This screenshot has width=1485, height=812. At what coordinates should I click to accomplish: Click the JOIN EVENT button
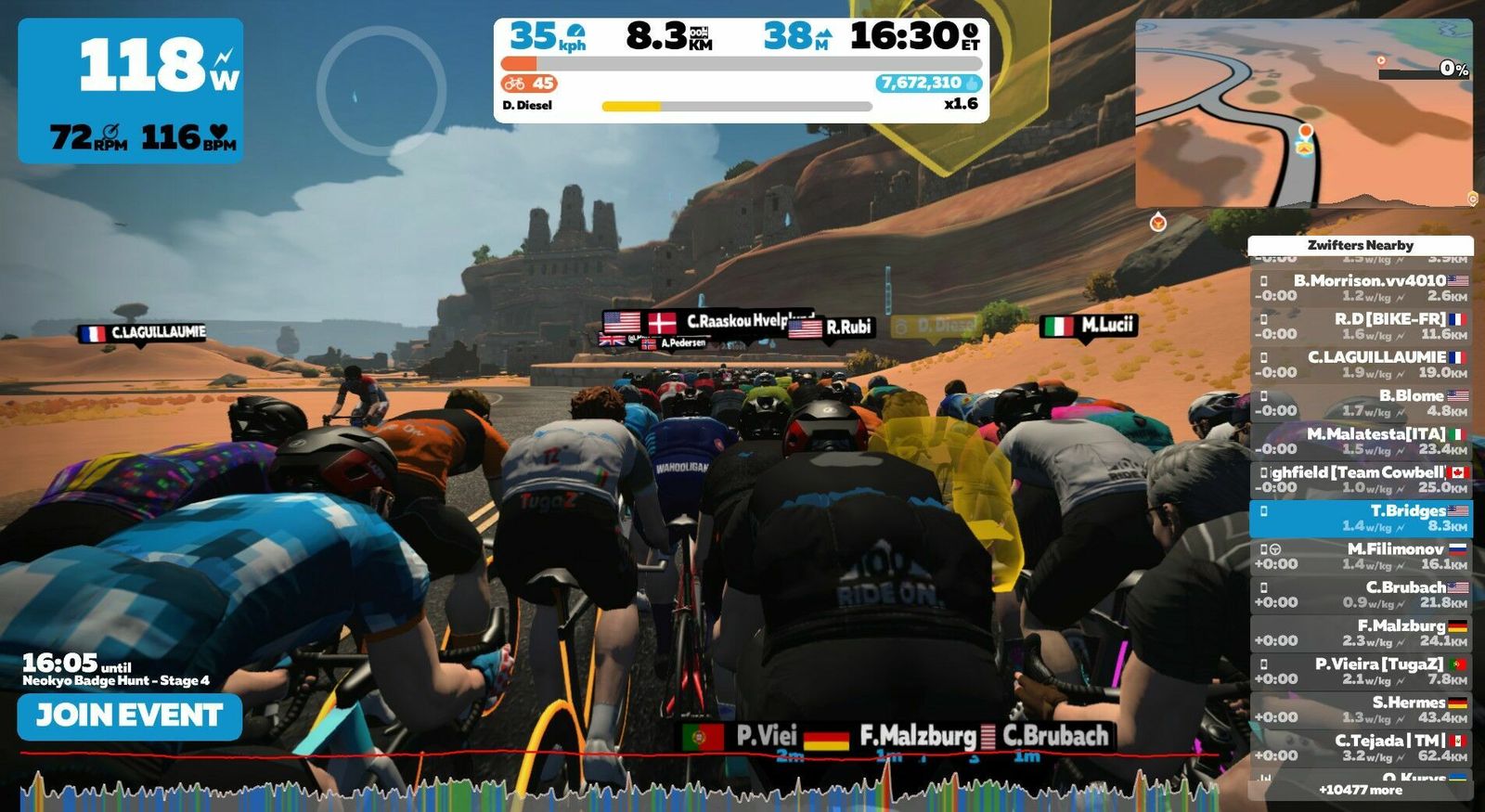pos(130,715)
